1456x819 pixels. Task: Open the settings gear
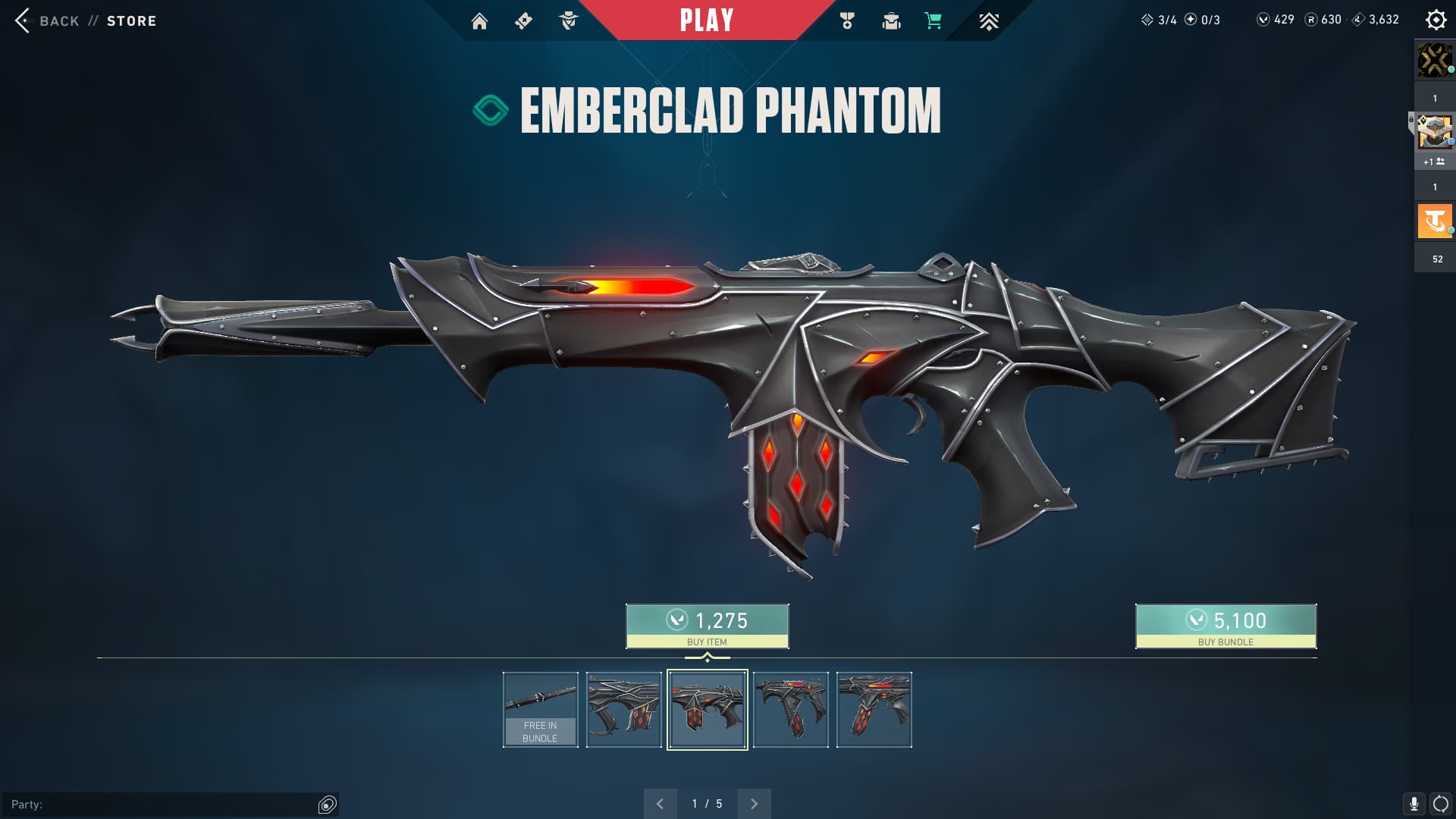tap(1436, 20)
